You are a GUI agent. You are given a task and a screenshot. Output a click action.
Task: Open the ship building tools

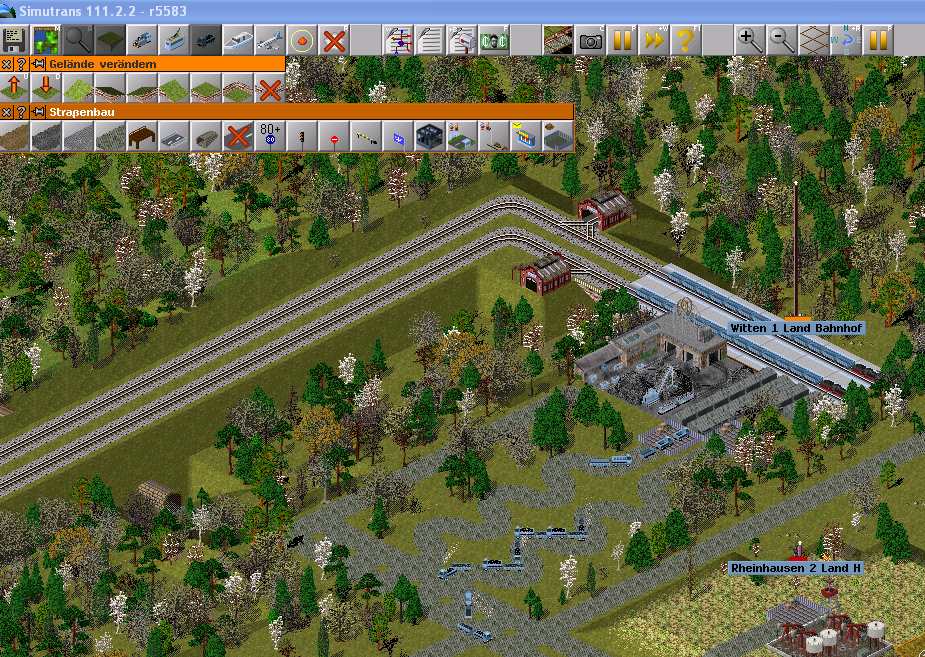point(238,40)
